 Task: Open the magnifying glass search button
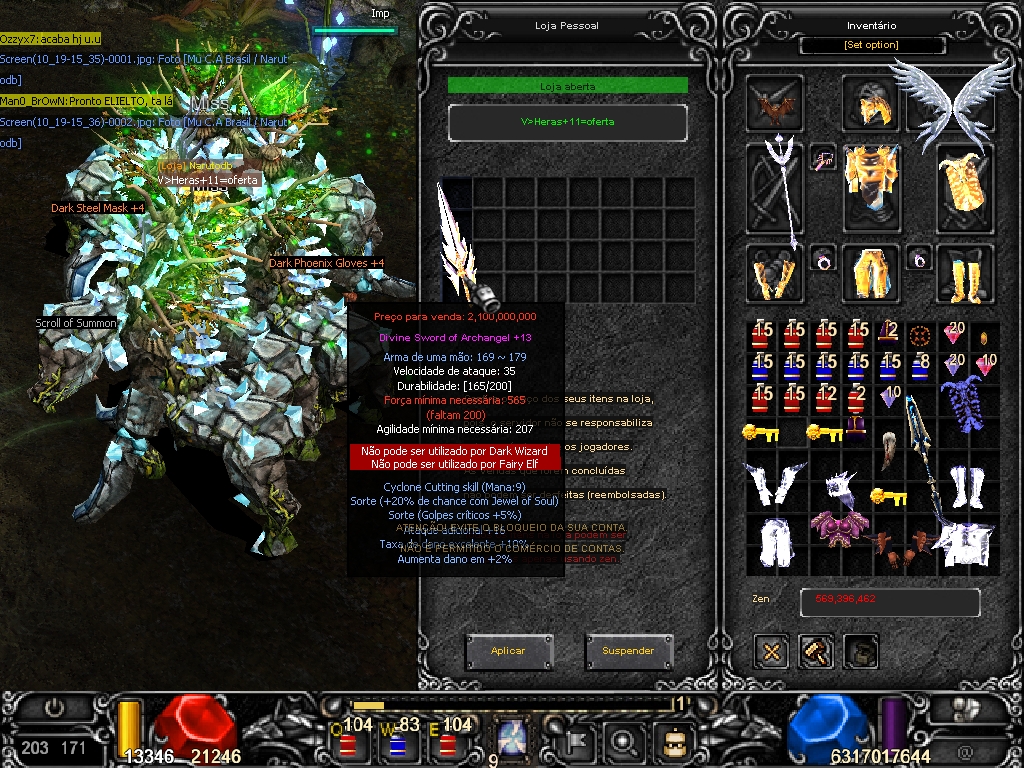tap(623, 742)
